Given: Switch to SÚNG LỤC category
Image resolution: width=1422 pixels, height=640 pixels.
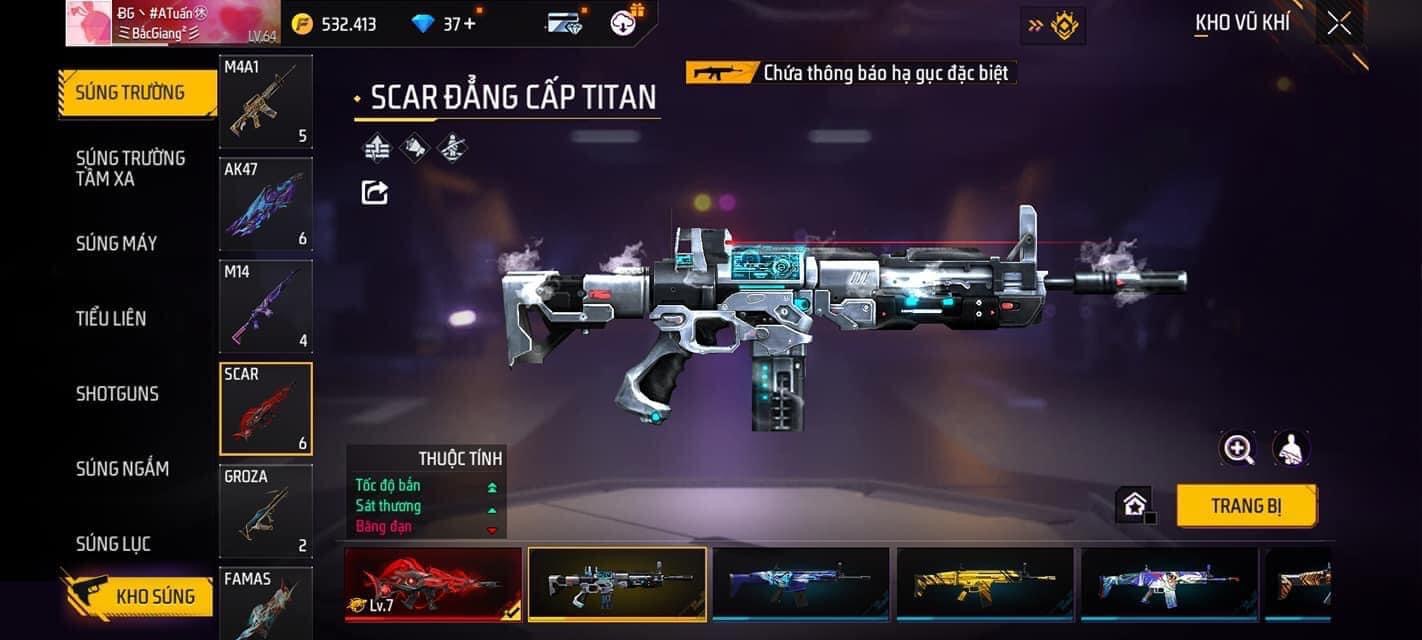Looking at the screenshot, I should pos(113,543).
